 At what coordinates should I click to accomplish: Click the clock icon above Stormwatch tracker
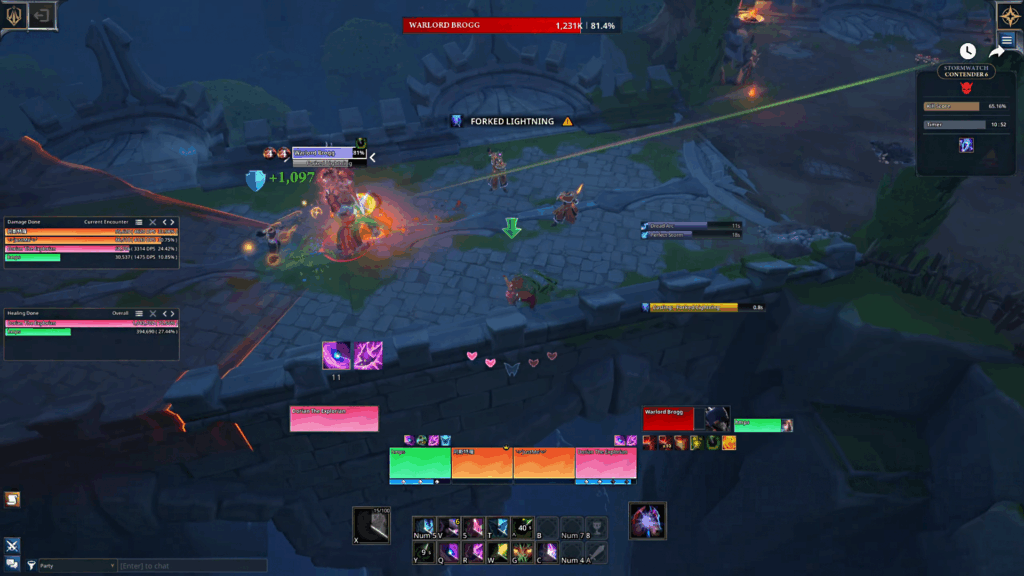click(967, 51)
